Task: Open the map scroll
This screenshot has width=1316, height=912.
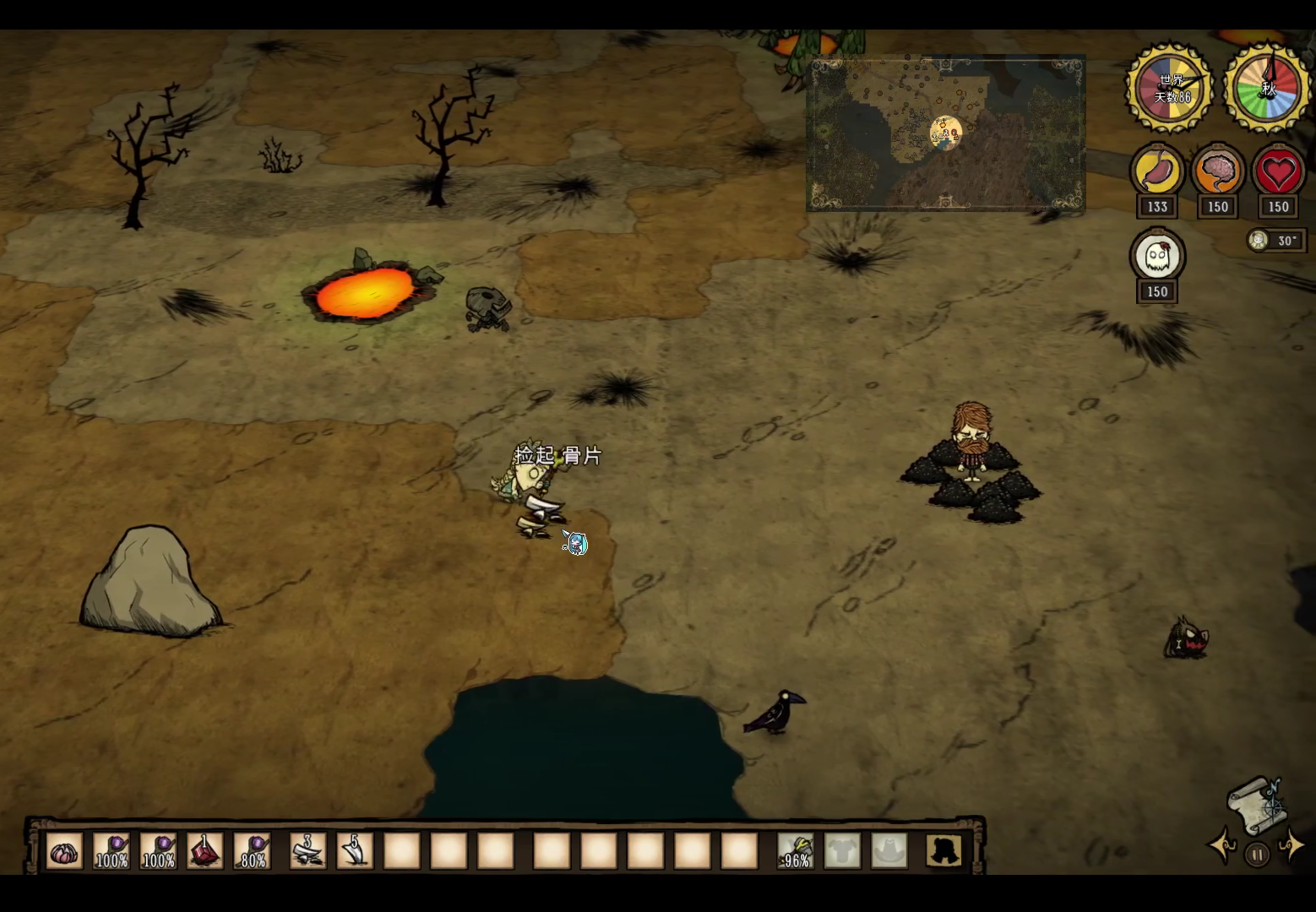Action: tap(1258, 804)
